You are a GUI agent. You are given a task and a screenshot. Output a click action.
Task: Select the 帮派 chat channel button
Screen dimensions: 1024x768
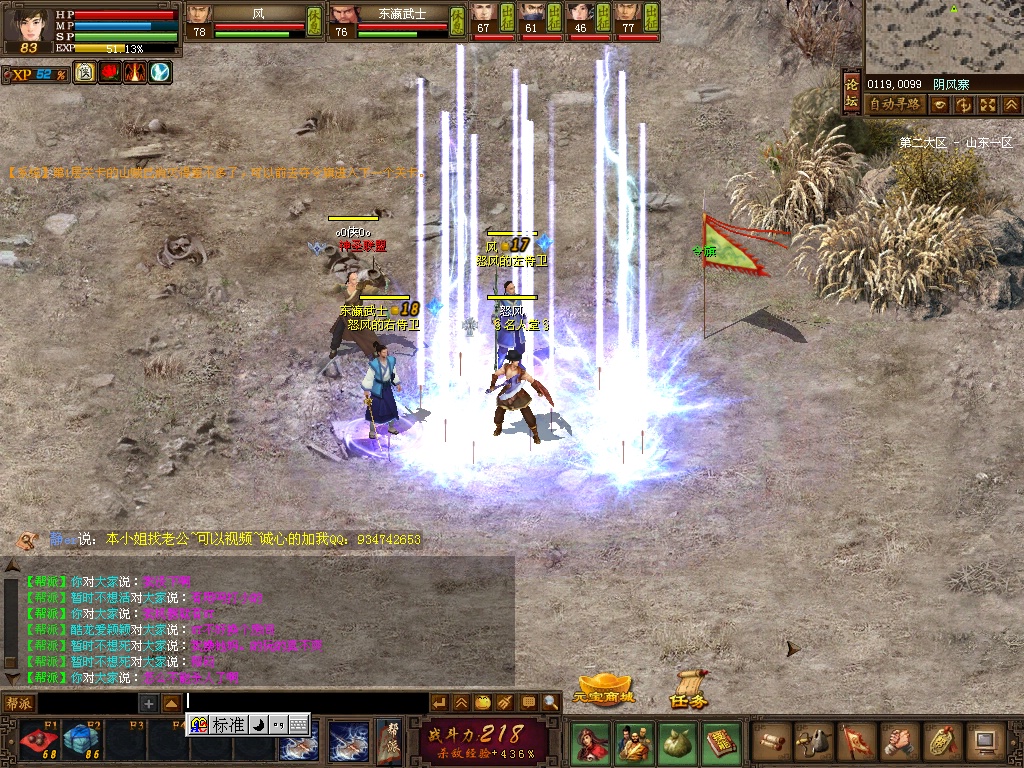point(19,703)
